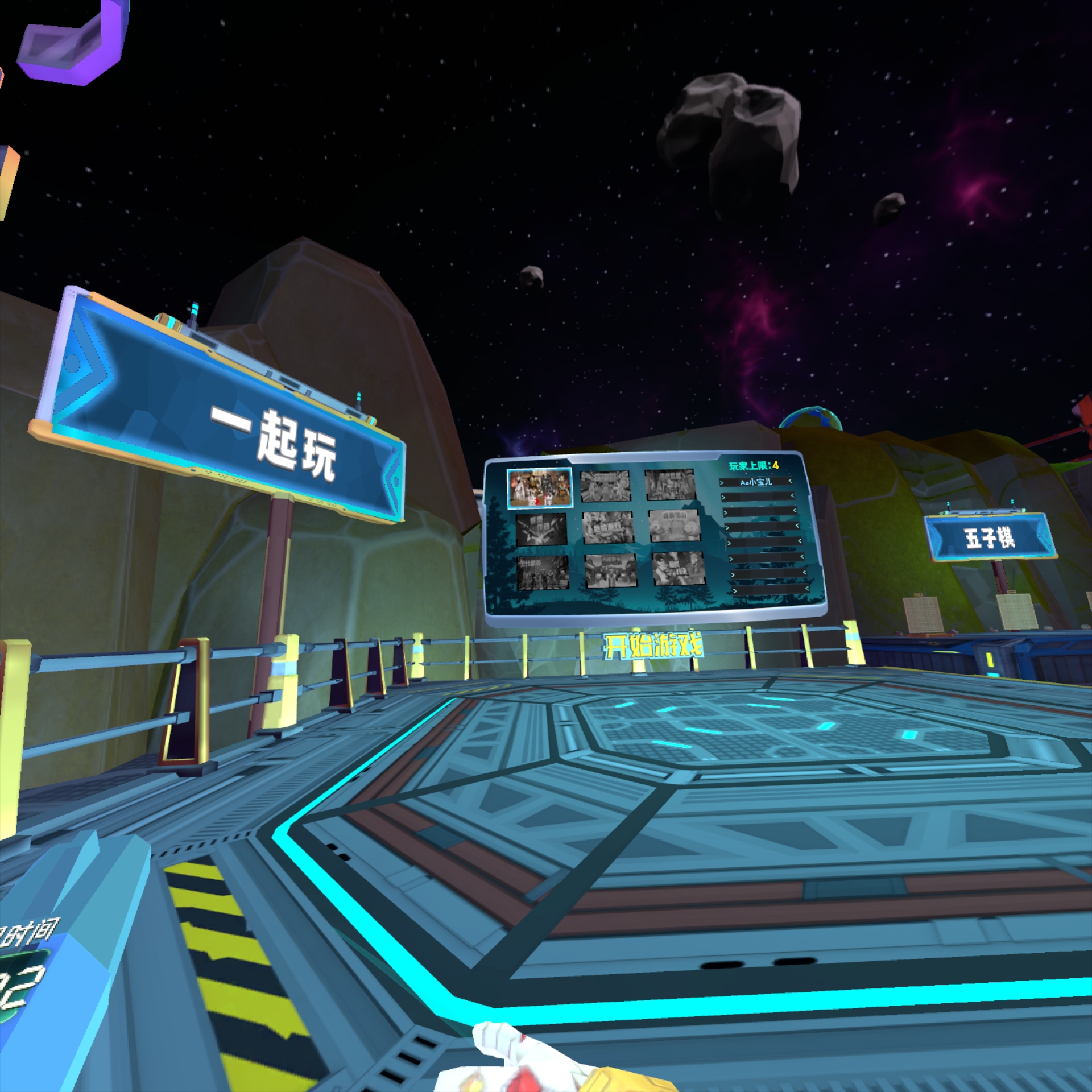Click the left arrow beside Aa小宝儿
Viewport: 1092px width, 1092px height.
coord(722,482)
